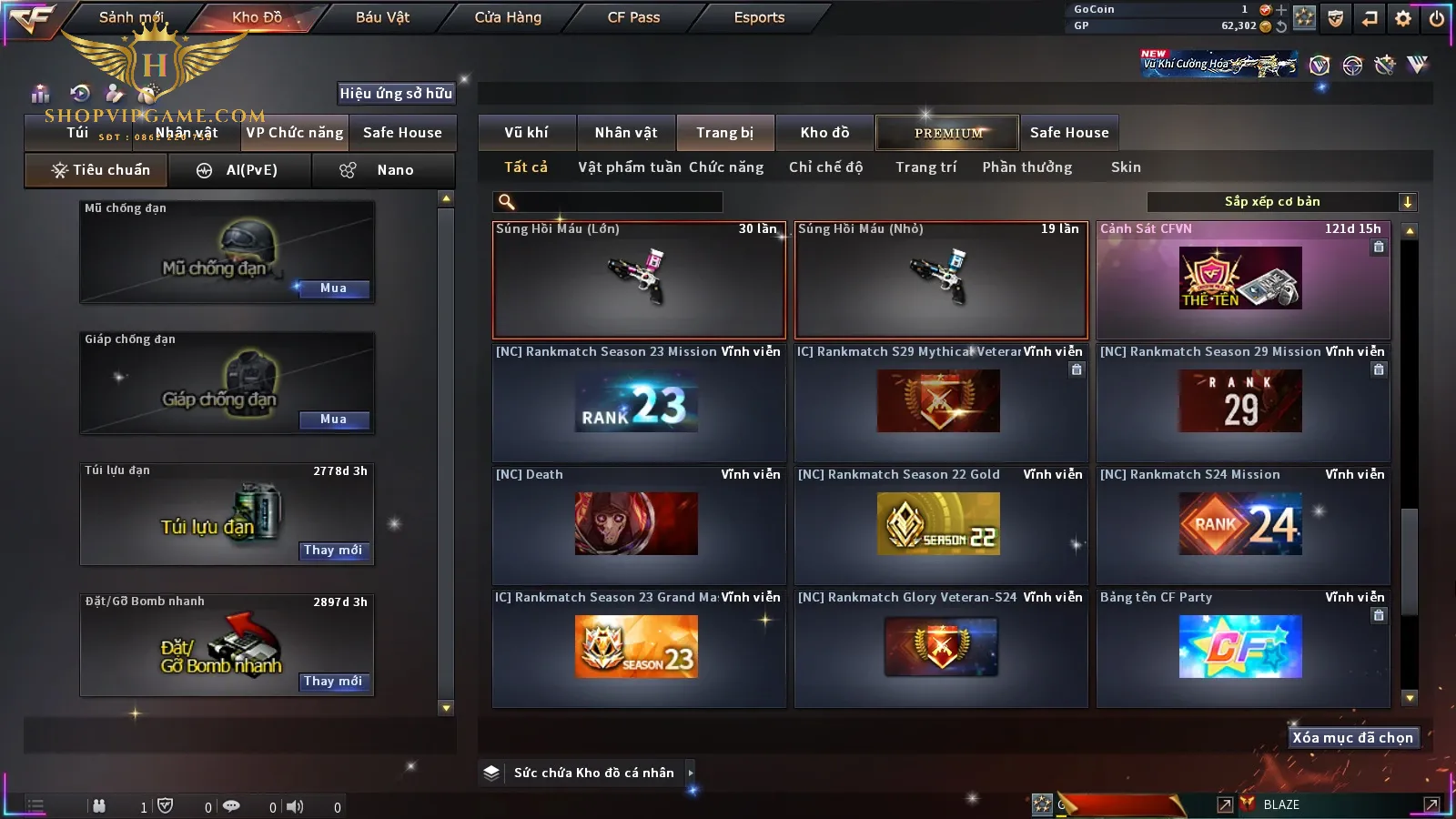This screenshot has width=1456, height=819.
Task: Open the Cửa Hàng shop menu
Action: (508, 17)
